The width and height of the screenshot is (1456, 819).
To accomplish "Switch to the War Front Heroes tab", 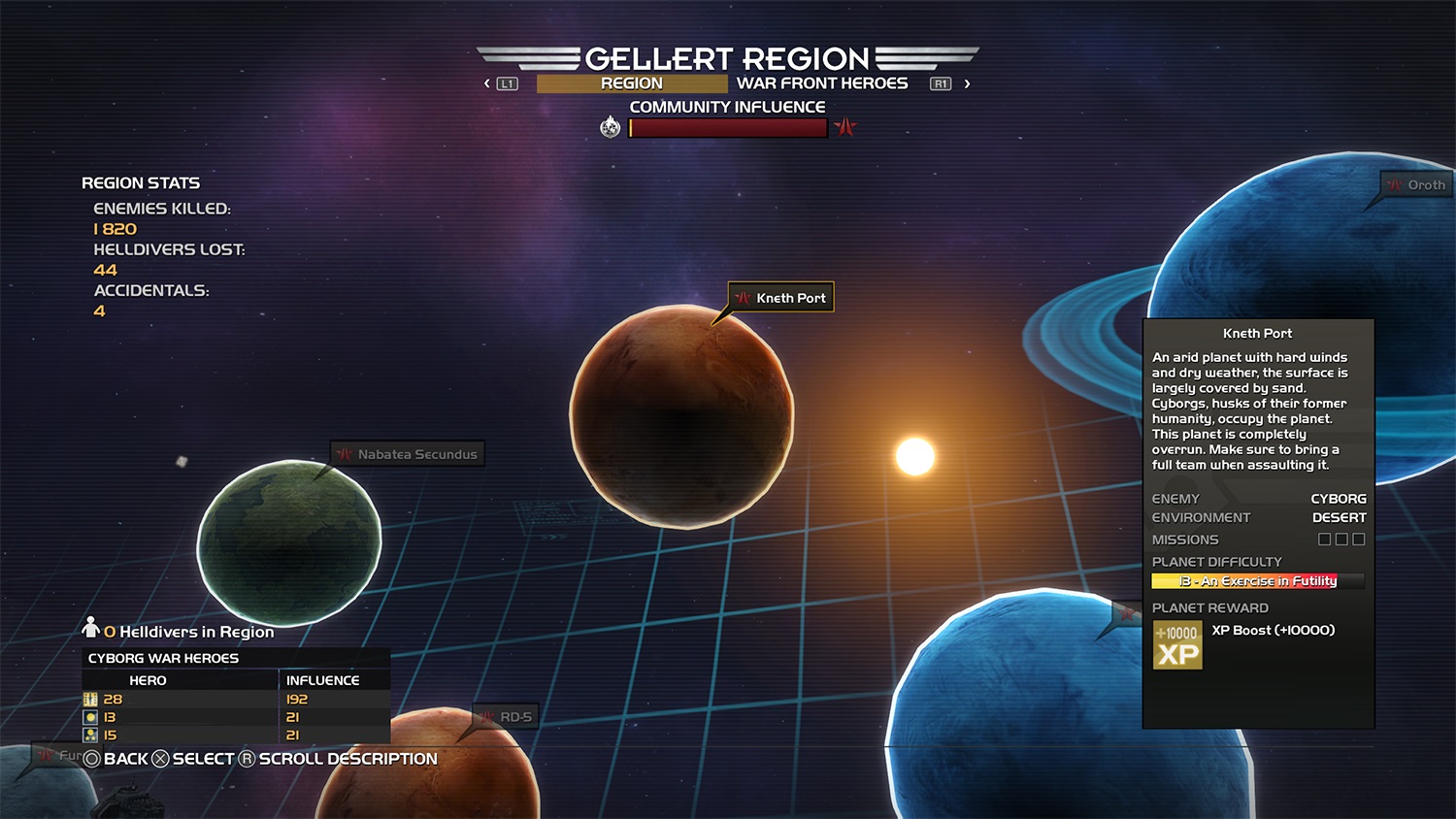I will tap(821, 83).
